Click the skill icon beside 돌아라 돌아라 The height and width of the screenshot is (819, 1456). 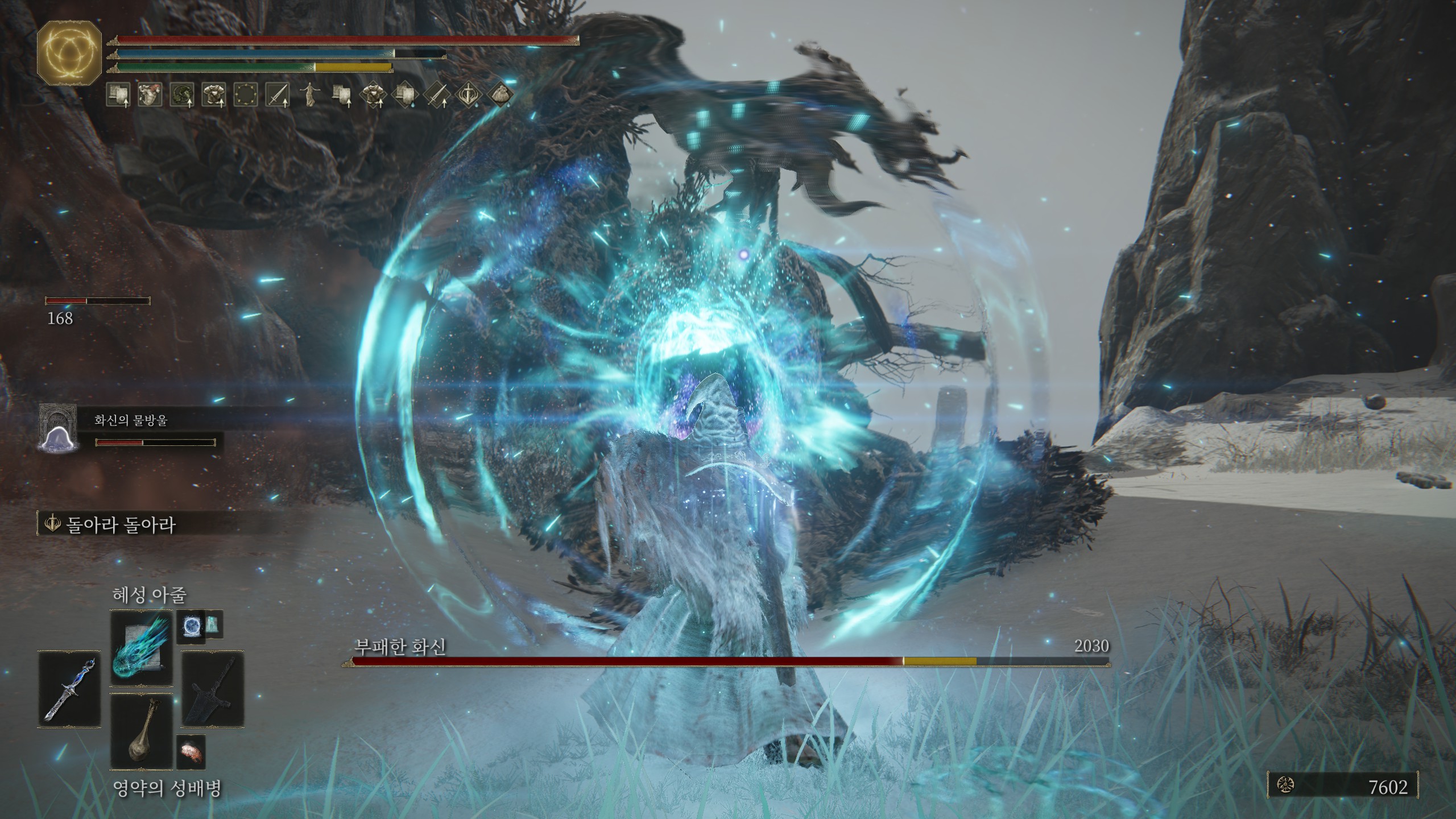52,523
